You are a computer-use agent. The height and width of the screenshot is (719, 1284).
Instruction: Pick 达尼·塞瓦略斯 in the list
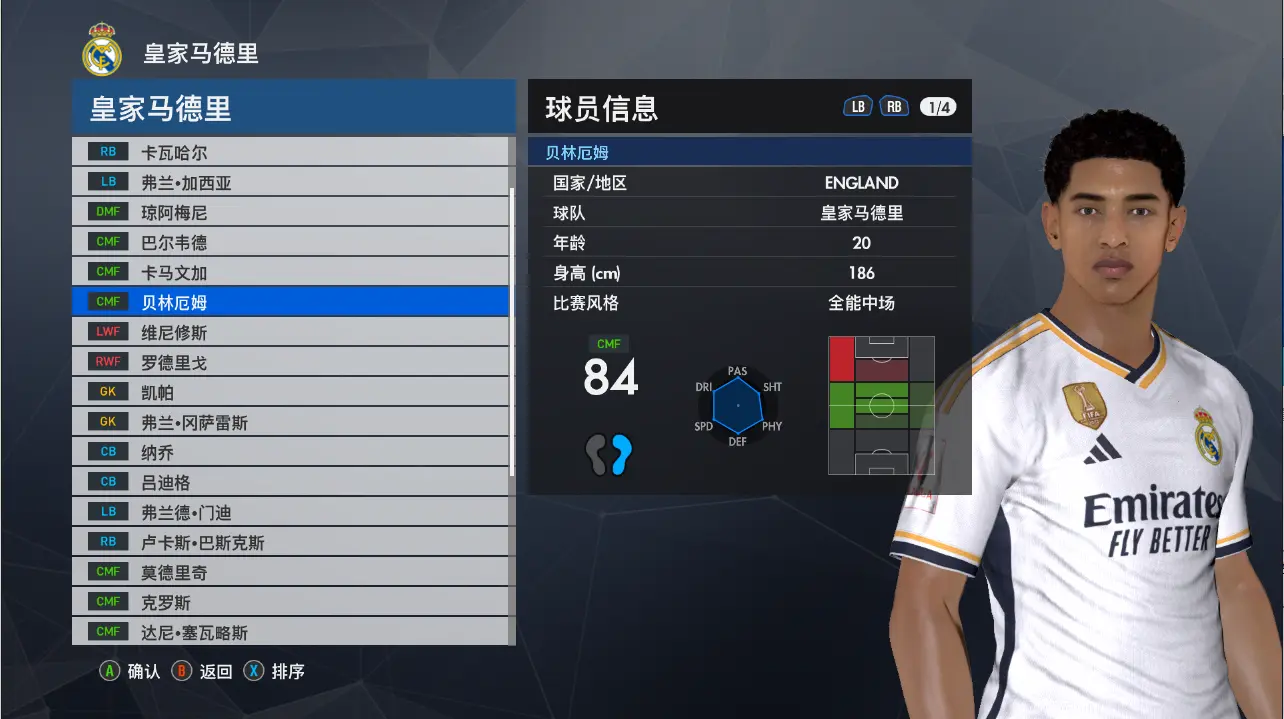point(290,632)
